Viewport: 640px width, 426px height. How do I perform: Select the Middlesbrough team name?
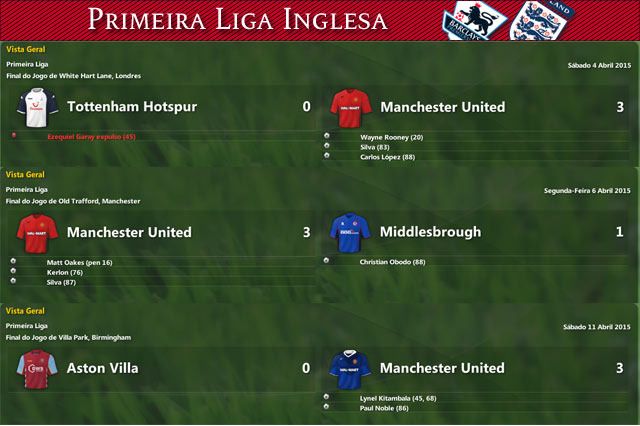point(430,232)
